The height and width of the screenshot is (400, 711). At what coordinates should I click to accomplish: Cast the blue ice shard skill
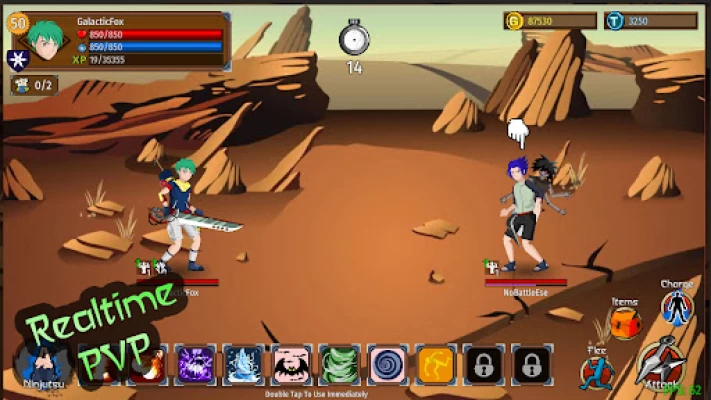coord(243,365)
